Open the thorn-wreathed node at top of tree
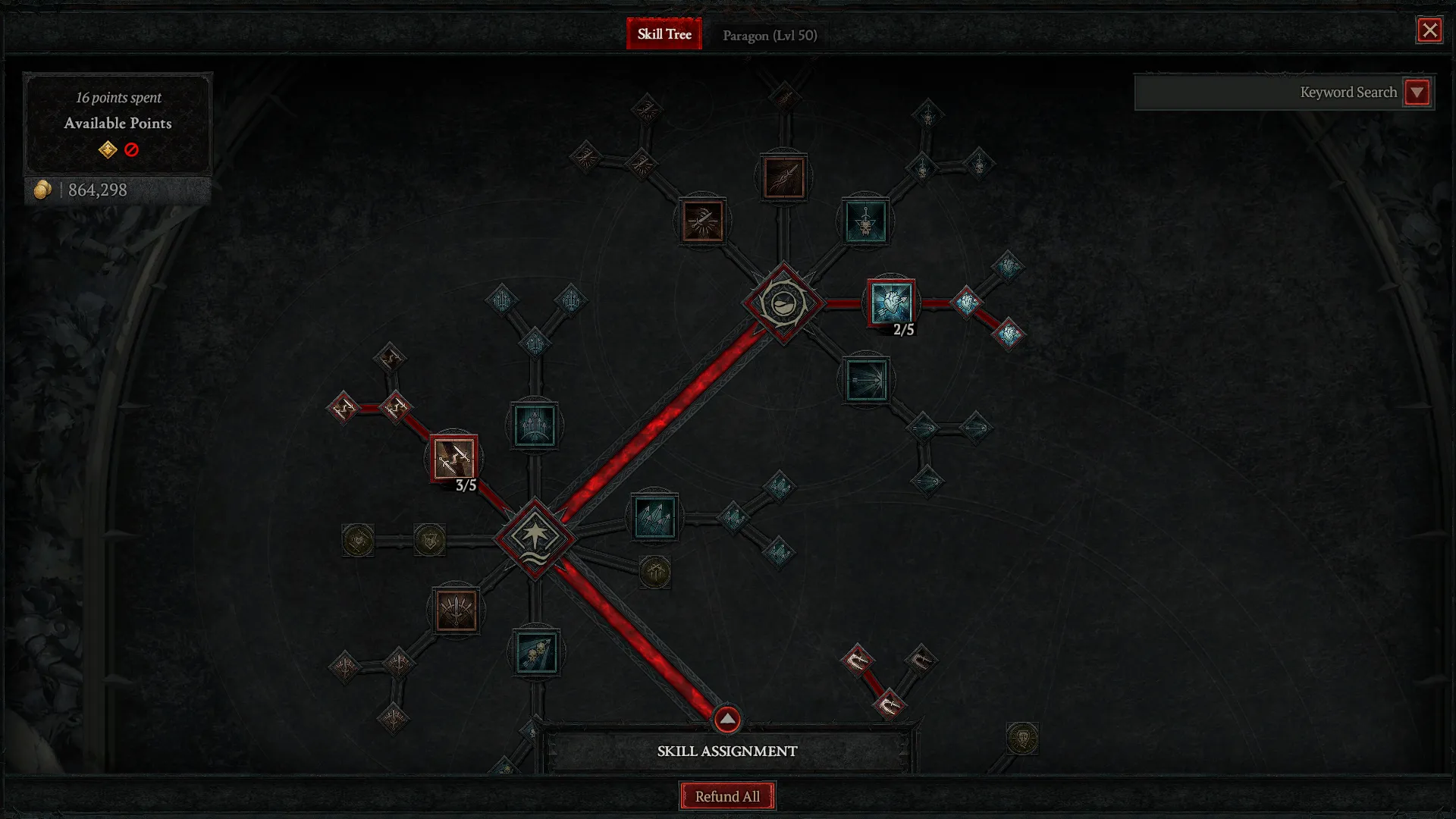 (x=784, y=303)
